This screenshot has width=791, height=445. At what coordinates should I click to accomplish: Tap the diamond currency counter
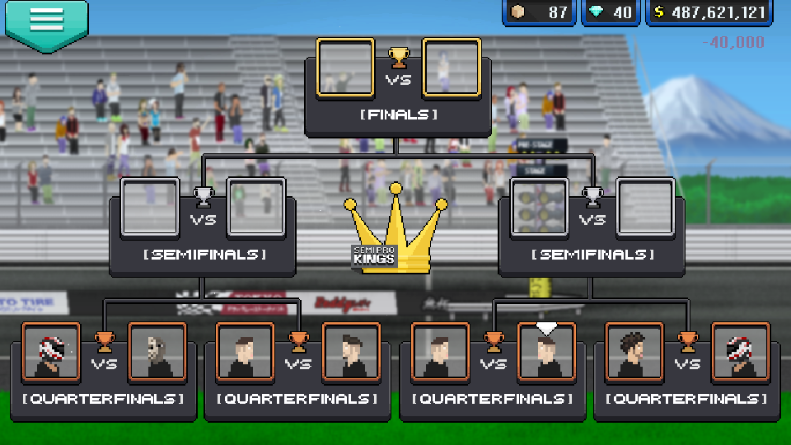point(609,13)
